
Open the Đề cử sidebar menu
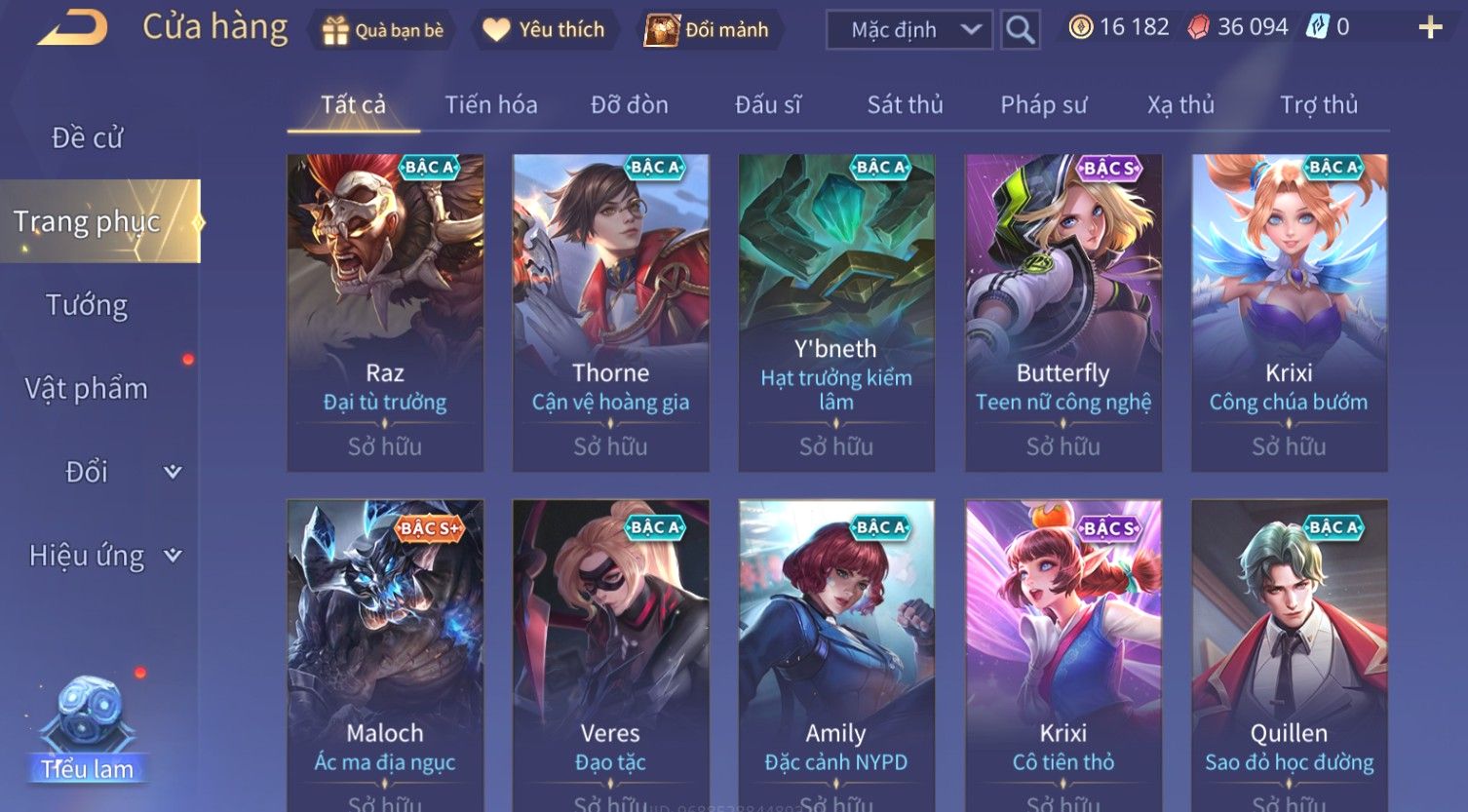(x=88, y=138)
